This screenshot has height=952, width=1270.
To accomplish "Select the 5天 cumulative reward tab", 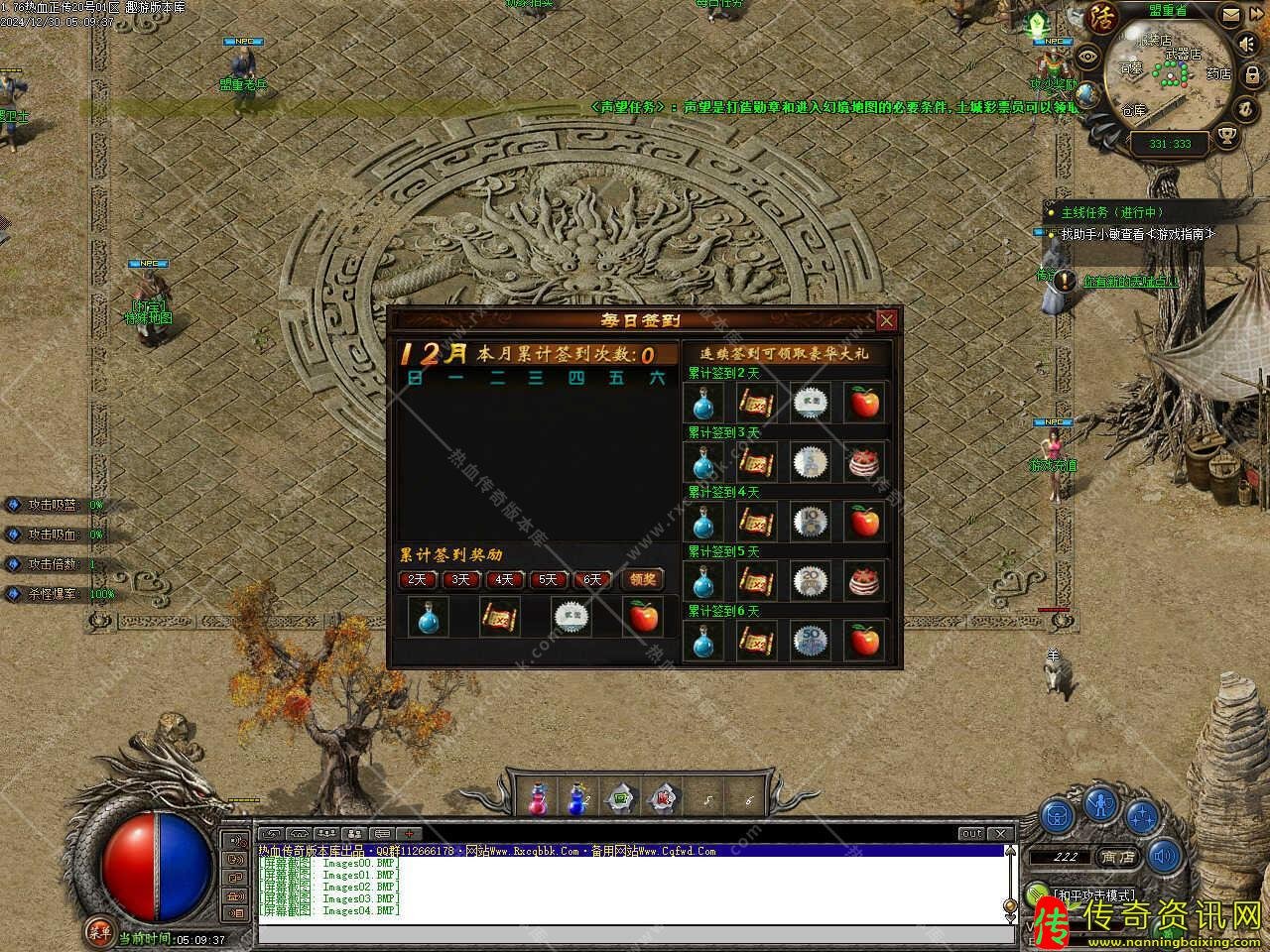I will click(x=548, y=579).
